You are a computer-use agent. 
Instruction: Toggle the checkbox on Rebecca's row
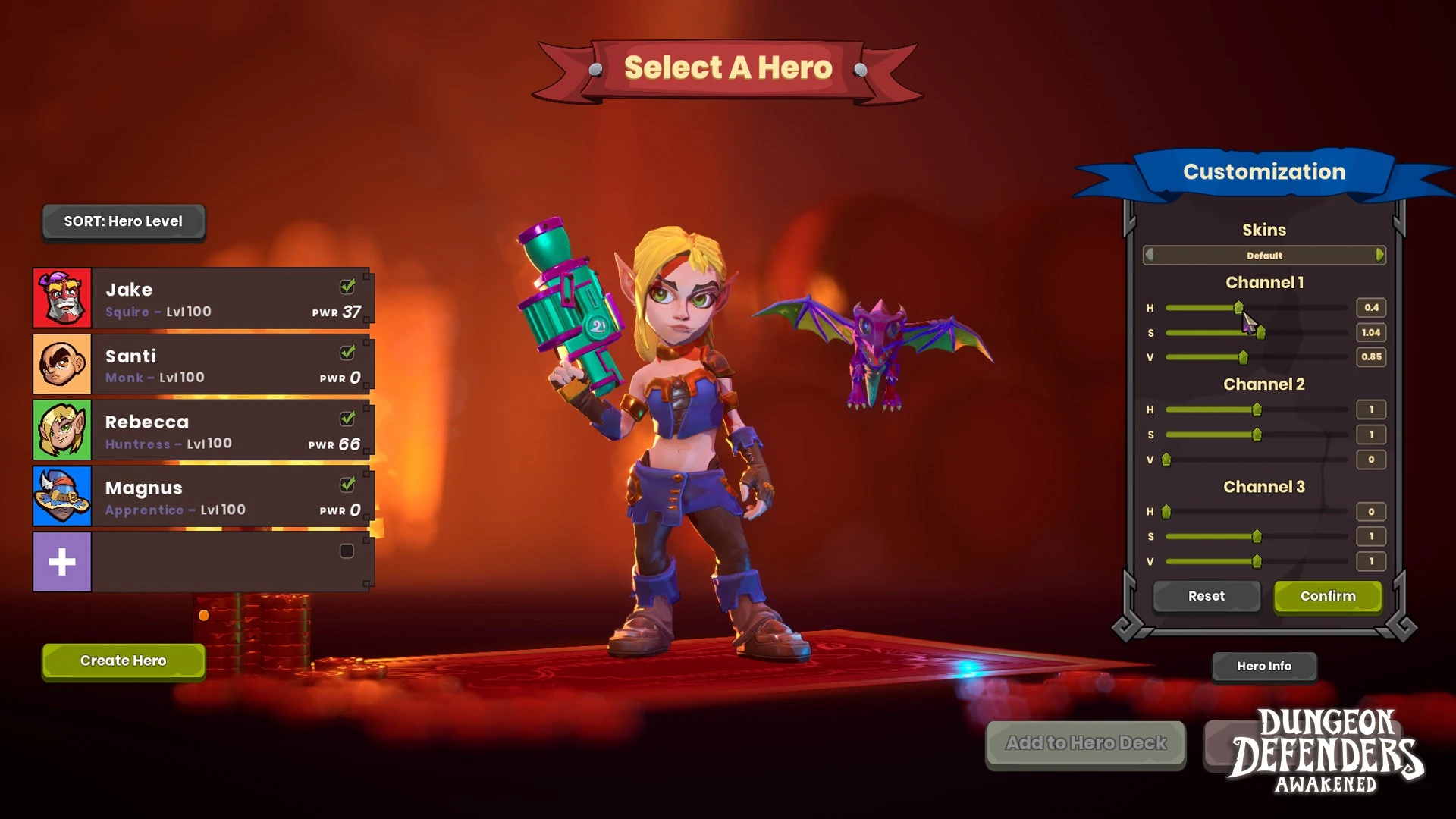tap(347, 419)
